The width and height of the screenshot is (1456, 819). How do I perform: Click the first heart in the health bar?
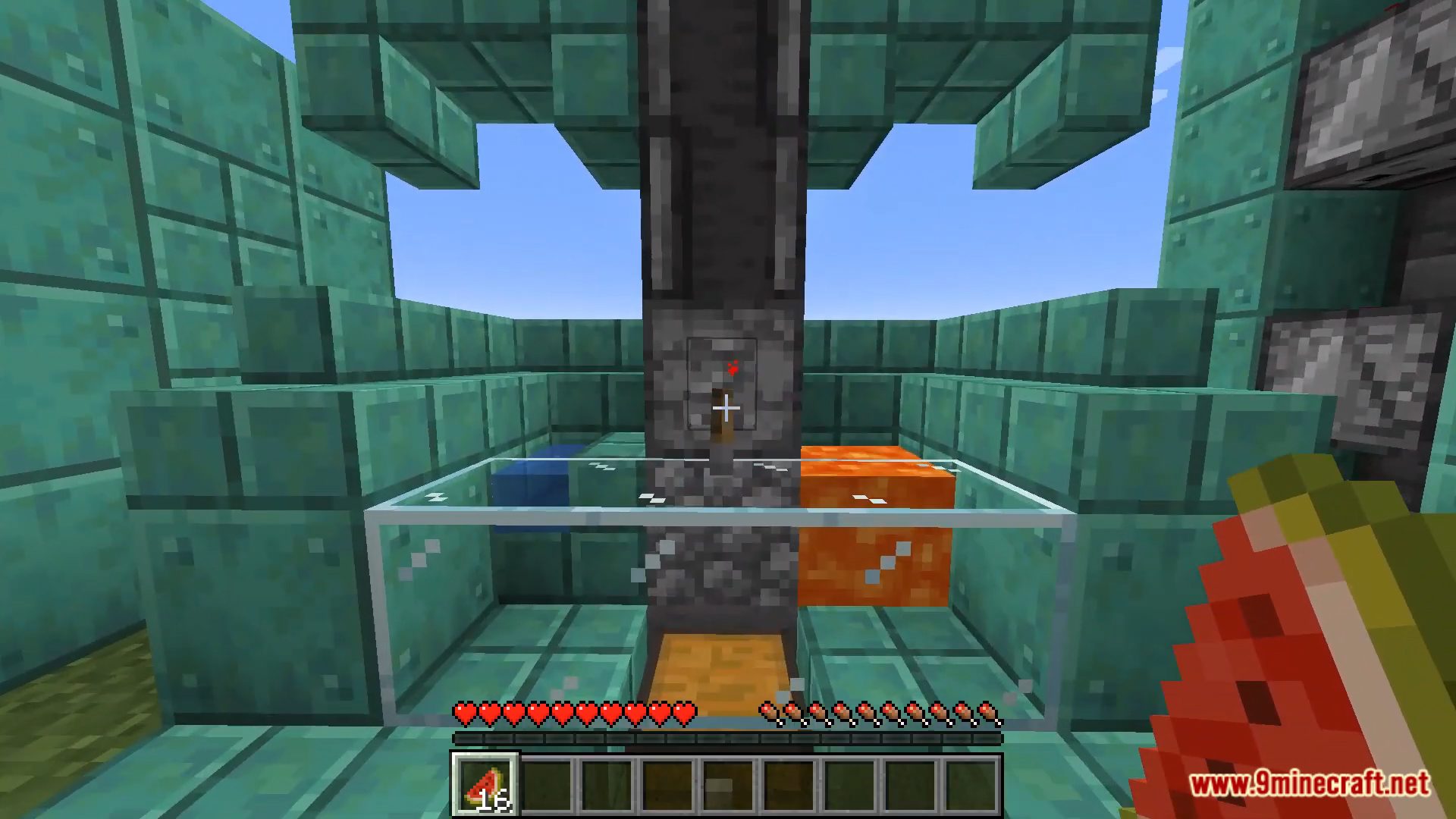463,711
